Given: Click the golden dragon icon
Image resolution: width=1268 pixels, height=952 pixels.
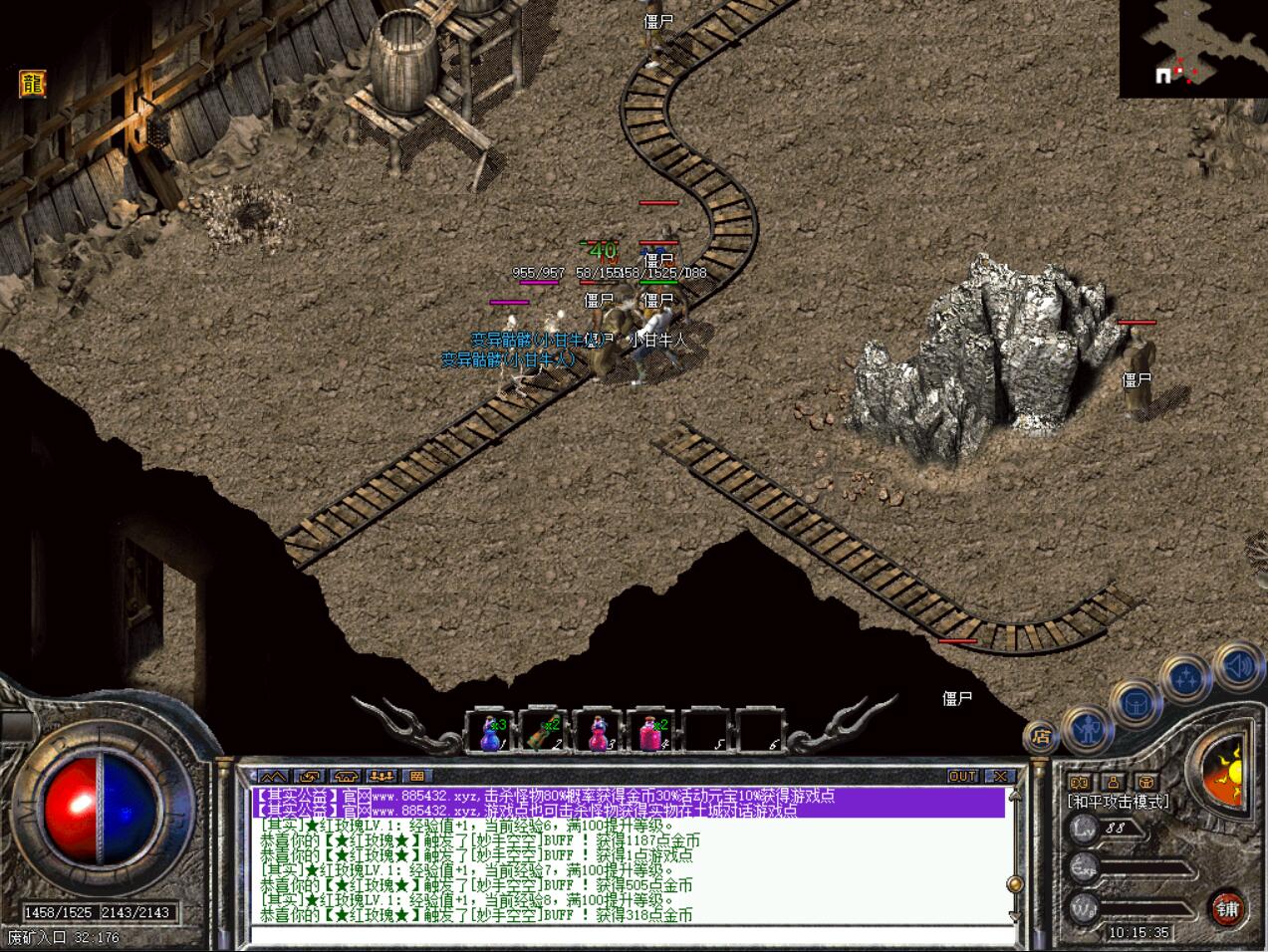Looking at the screenshot, I should click(33, 84).
